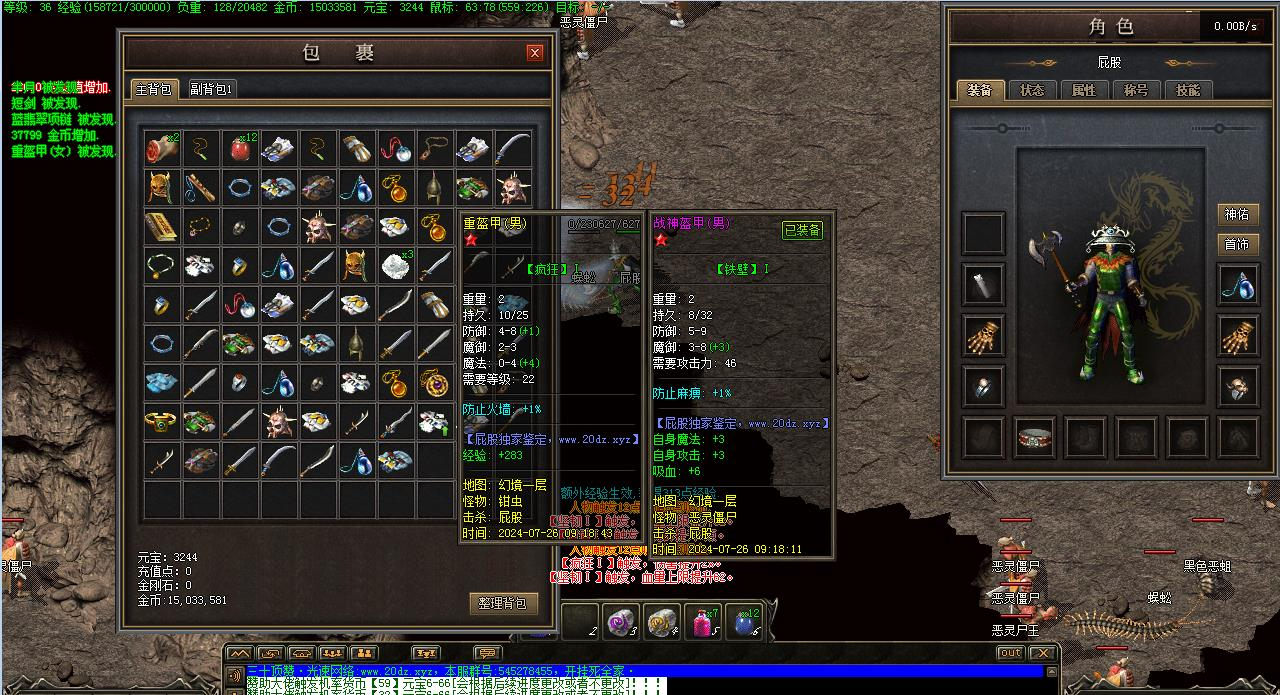Click the 整理背包 sort button
This screenshot has width=1280, height=695.
pos(503,603)
